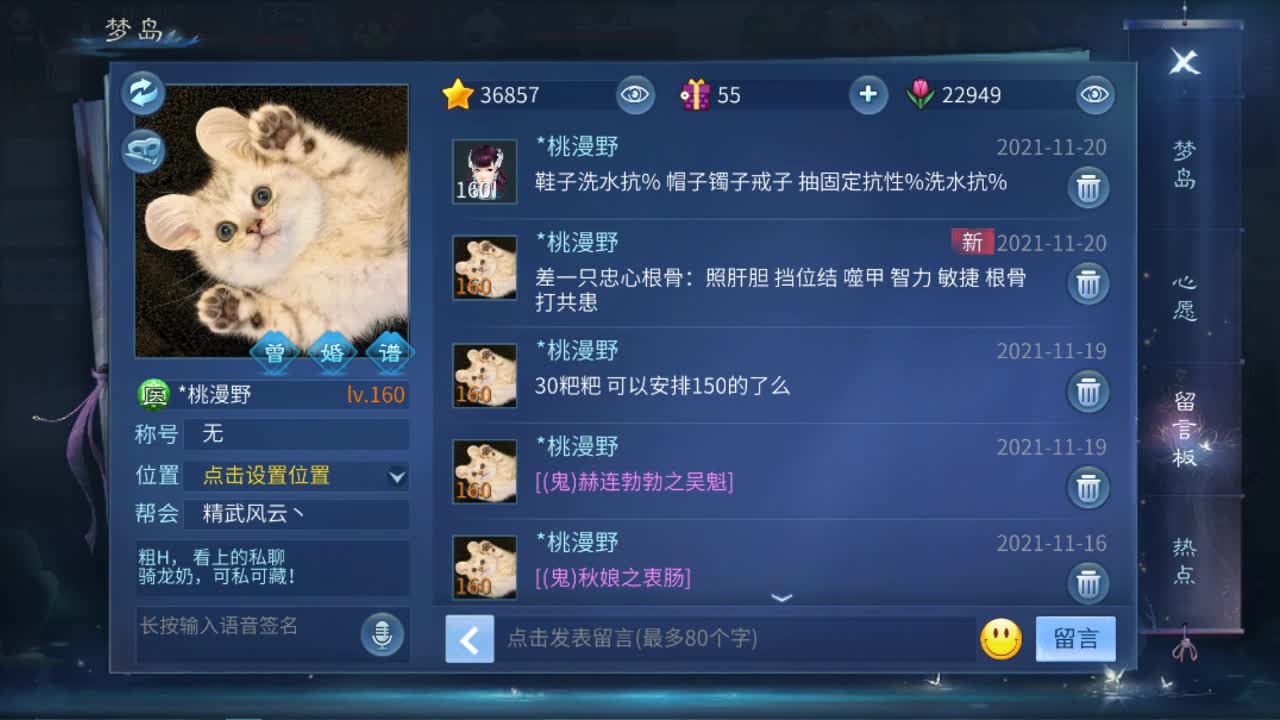Collapse the location selector chevron
The width and height of the screenshot is (1280, 720).
click(x=398, y=477)
